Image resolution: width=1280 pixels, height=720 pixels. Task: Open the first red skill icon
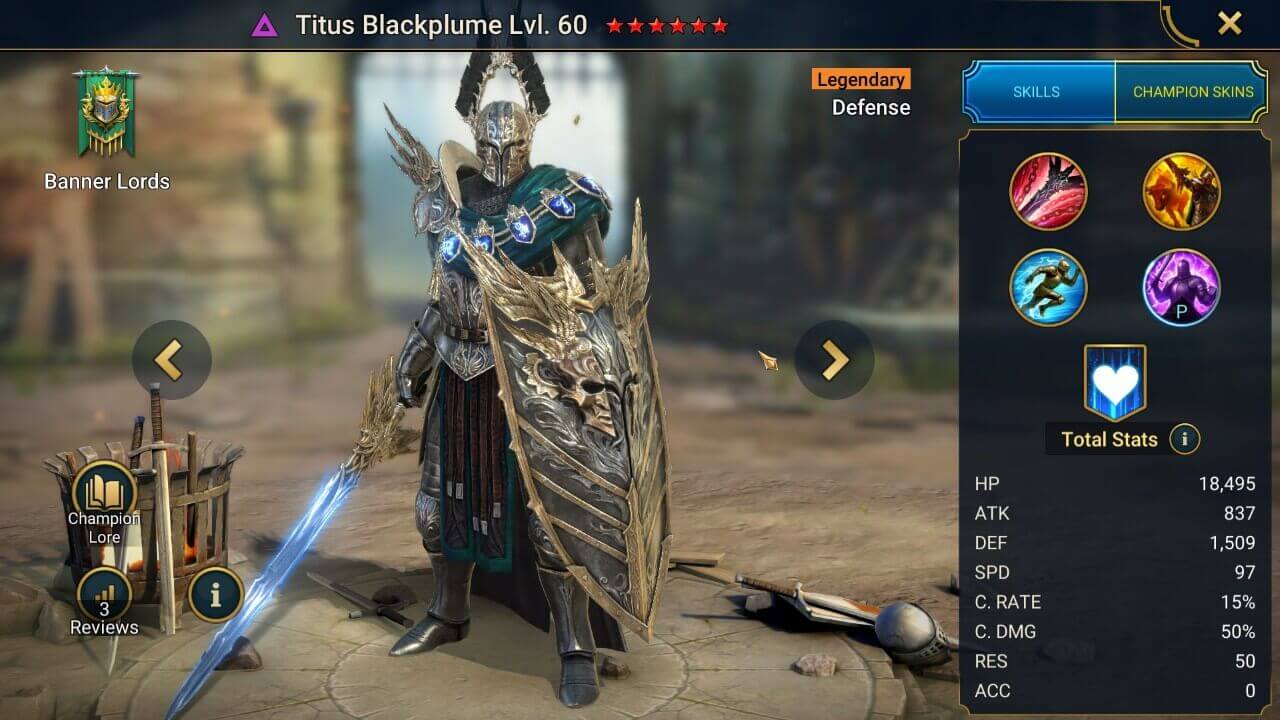[x=1050, y=191]
